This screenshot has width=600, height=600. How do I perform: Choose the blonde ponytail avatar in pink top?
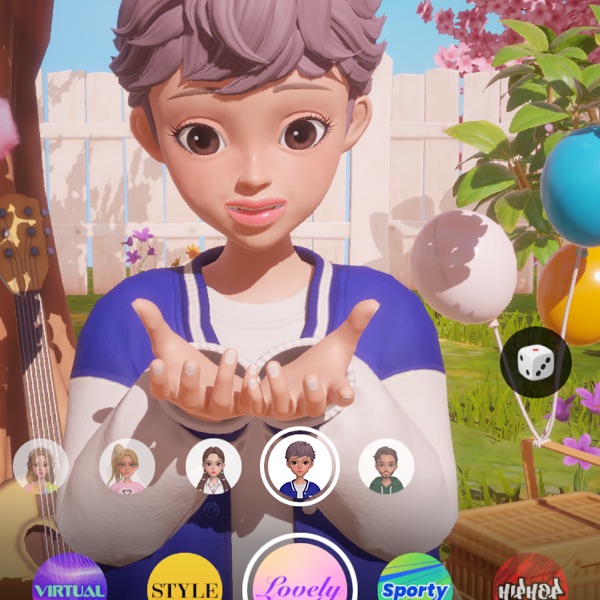pos(127,467)
